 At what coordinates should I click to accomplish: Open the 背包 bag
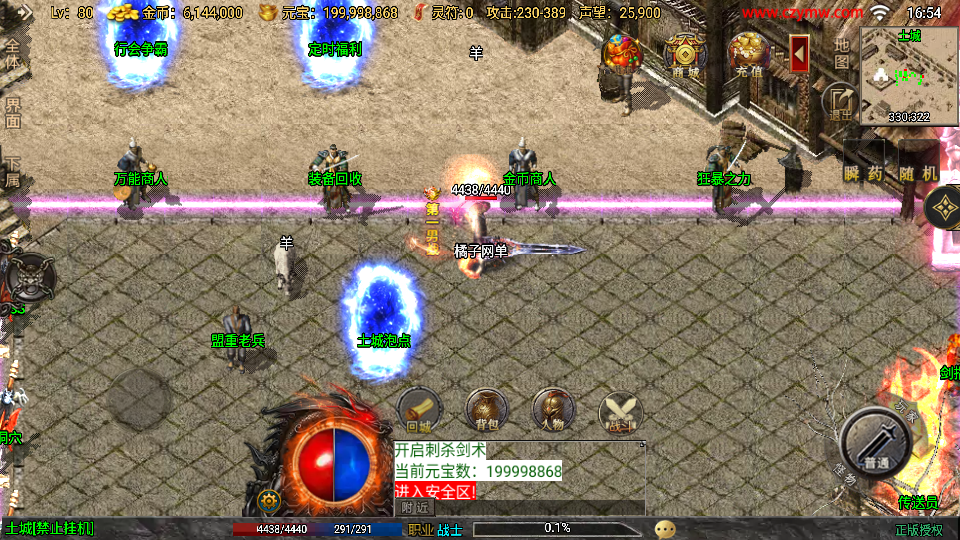[x=487, y=410]
